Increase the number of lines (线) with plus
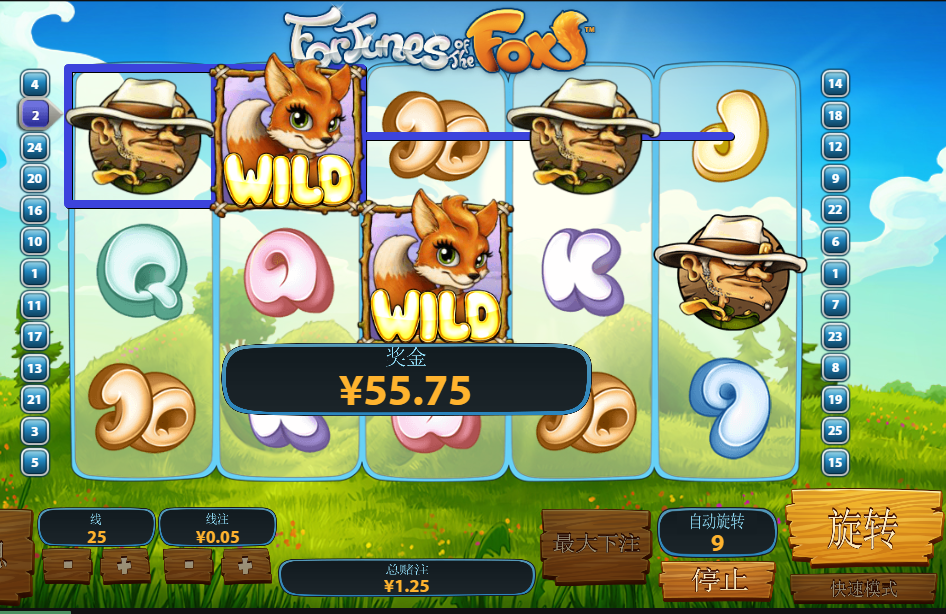Viewport: 946px width, 614px height. tap(124, 564)
